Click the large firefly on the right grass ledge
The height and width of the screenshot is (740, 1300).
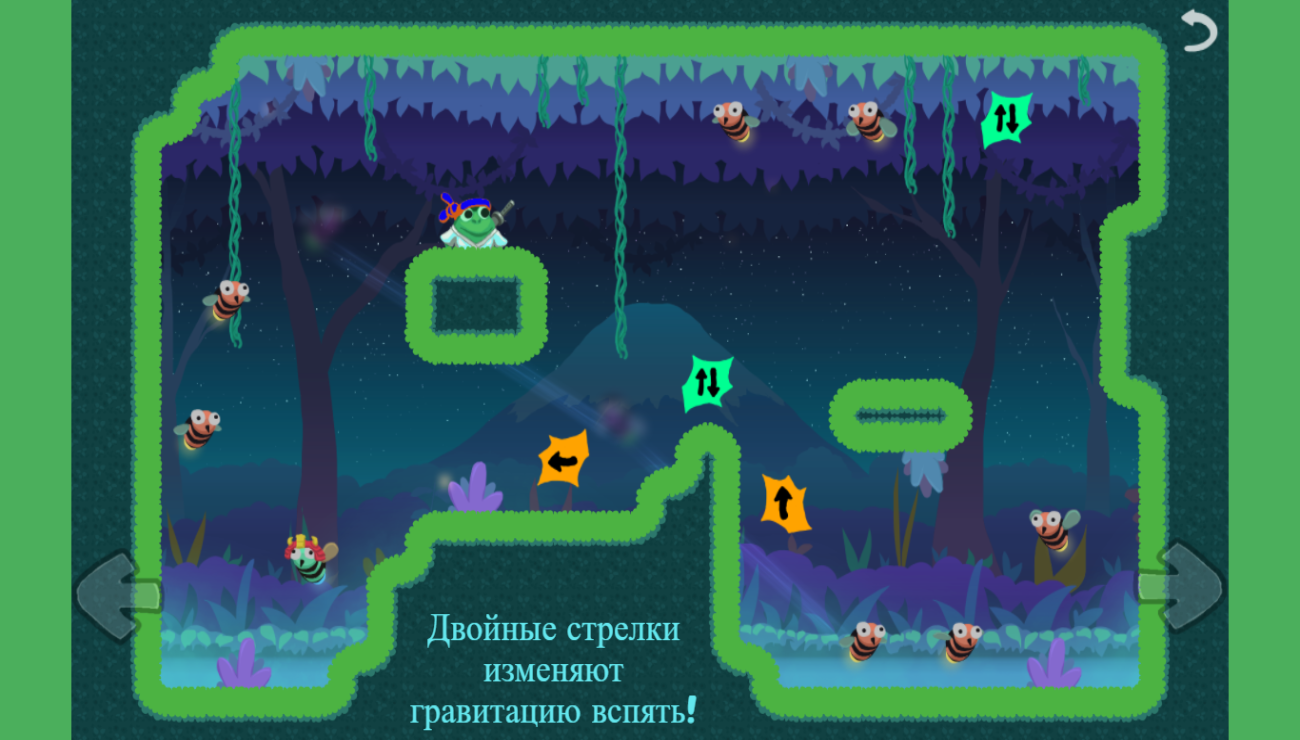[x=1049, y=532]
